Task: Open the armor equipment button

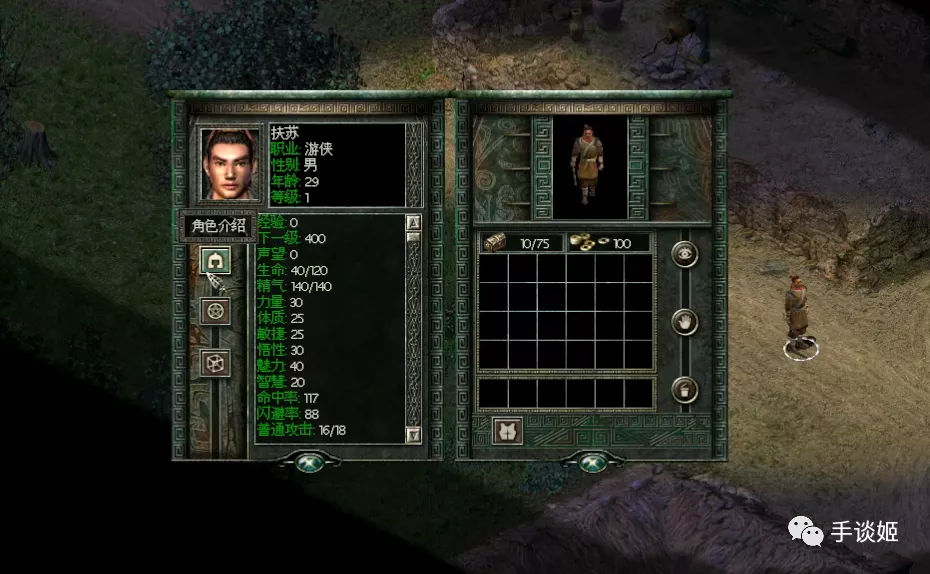Action: (508, 431)
